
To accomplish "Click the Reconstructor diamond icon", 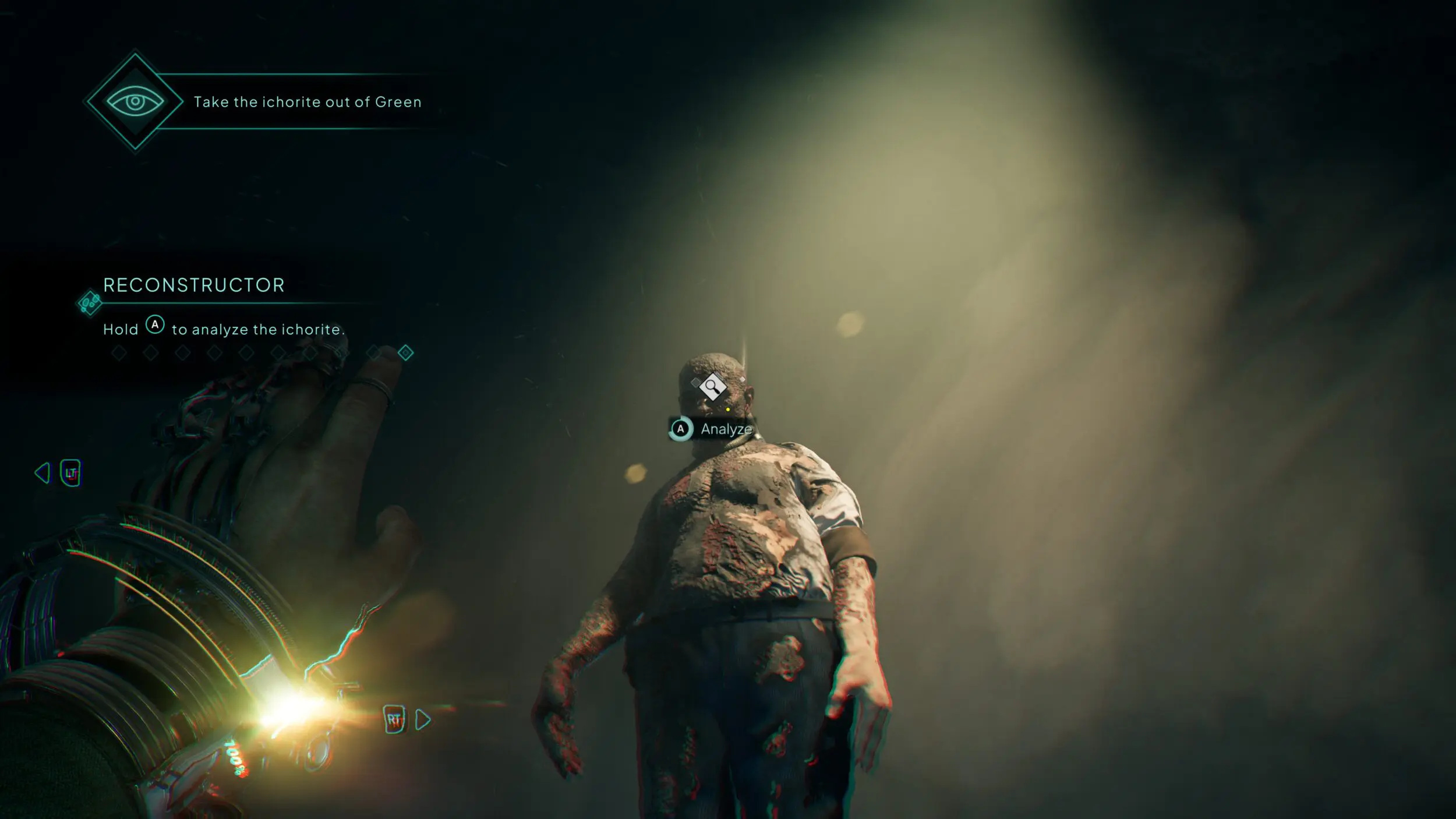I will [90, 303].
